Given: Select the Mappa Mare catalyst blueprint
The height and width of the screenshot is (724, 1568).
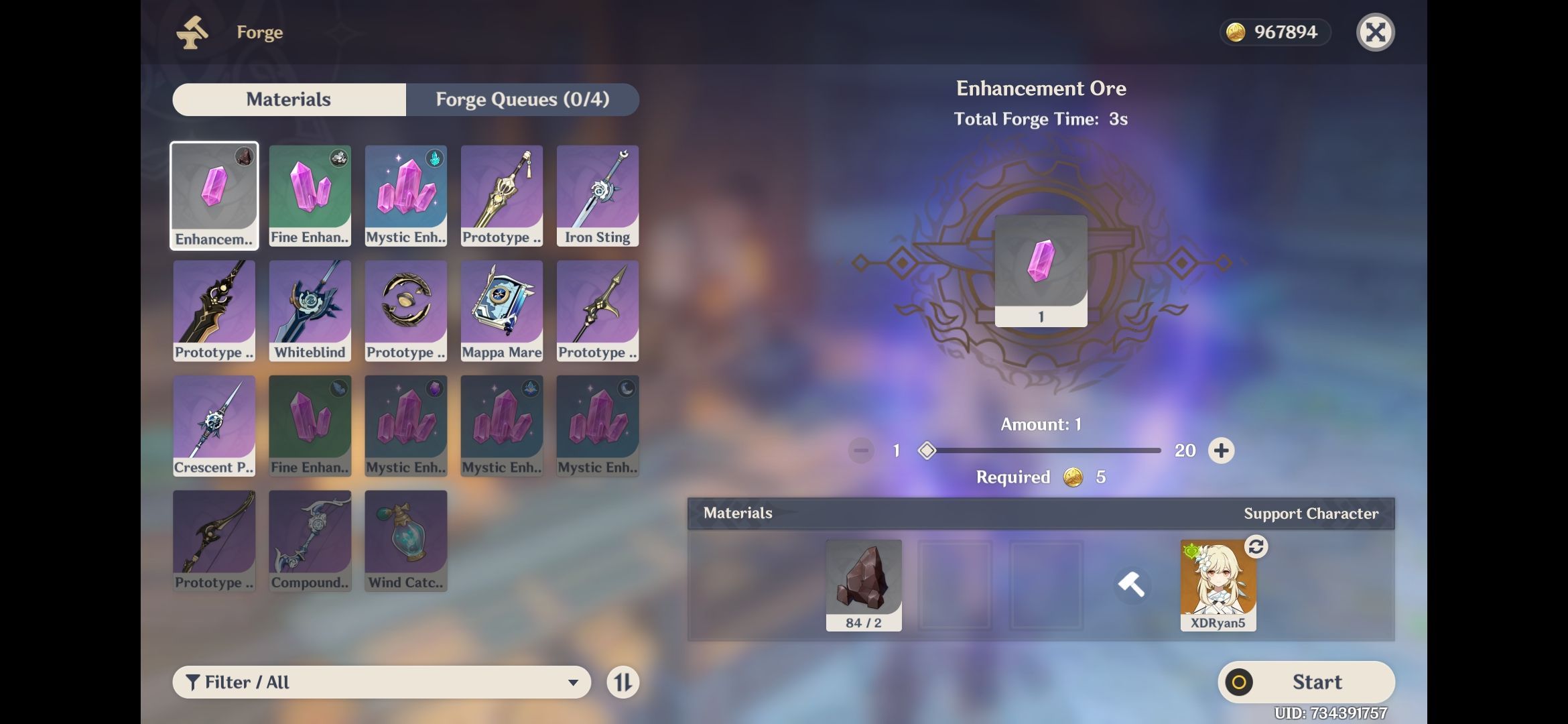Looking at the screenshot, I should [501, 310].
